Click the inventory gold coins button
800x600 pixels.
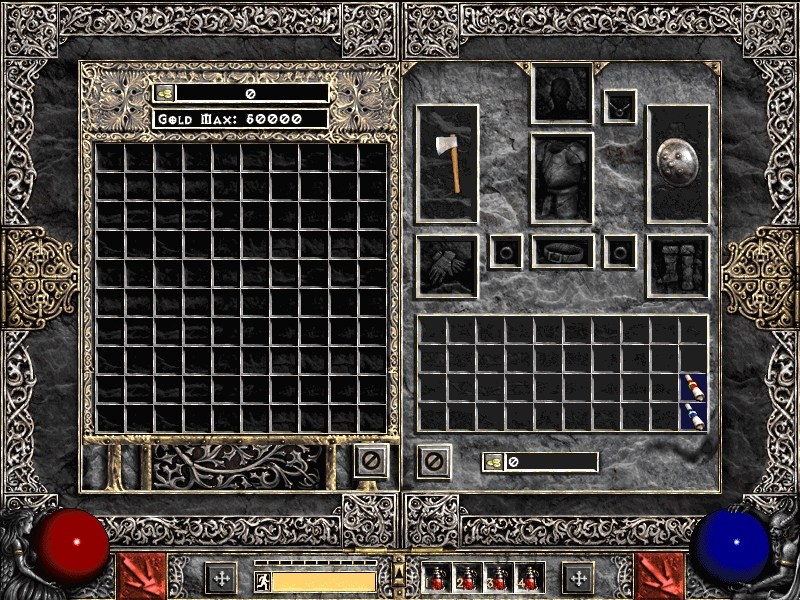coord(494,462)
